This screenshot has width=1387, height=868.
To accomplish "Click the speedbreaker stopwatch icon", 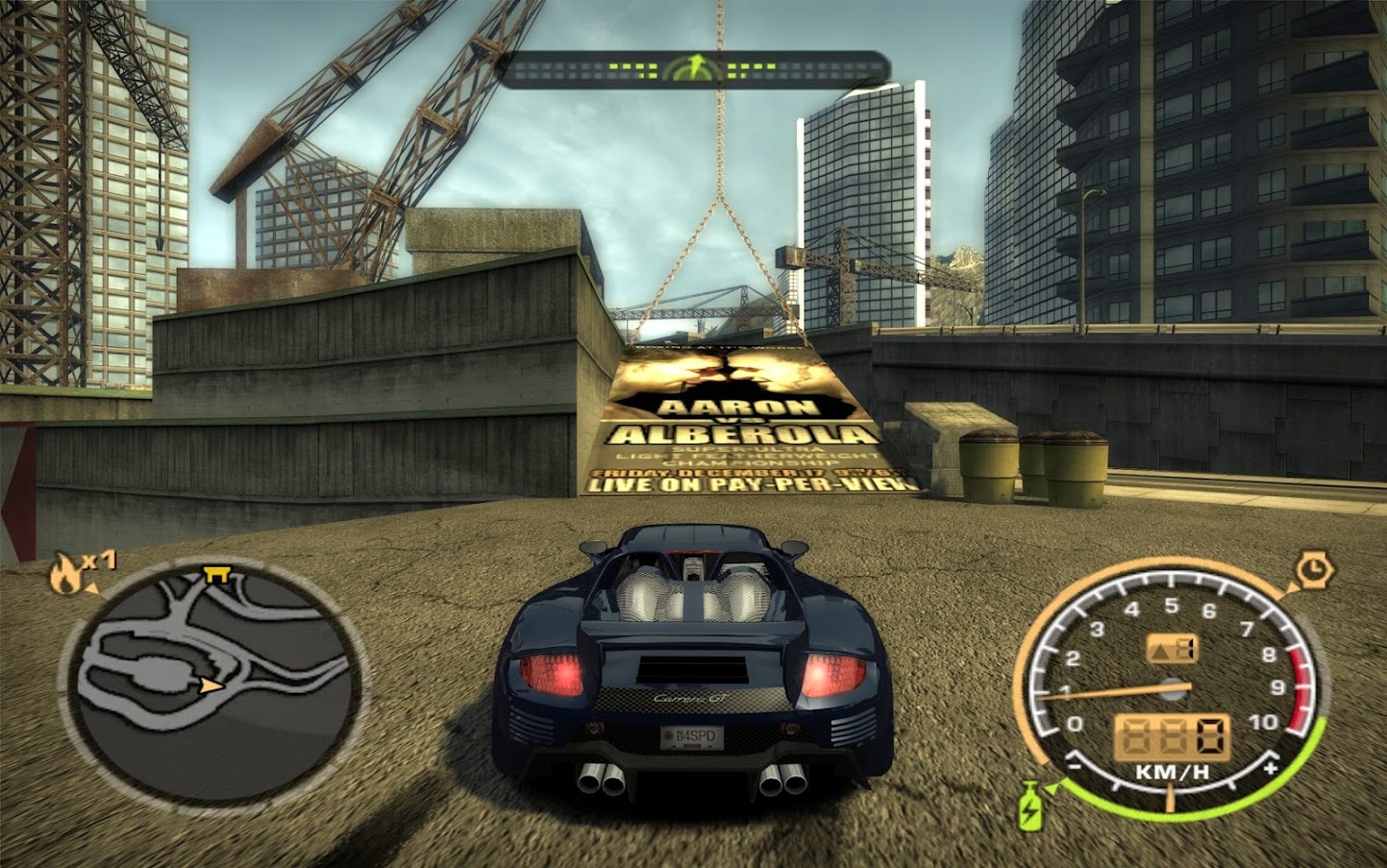I will 1310,571.
